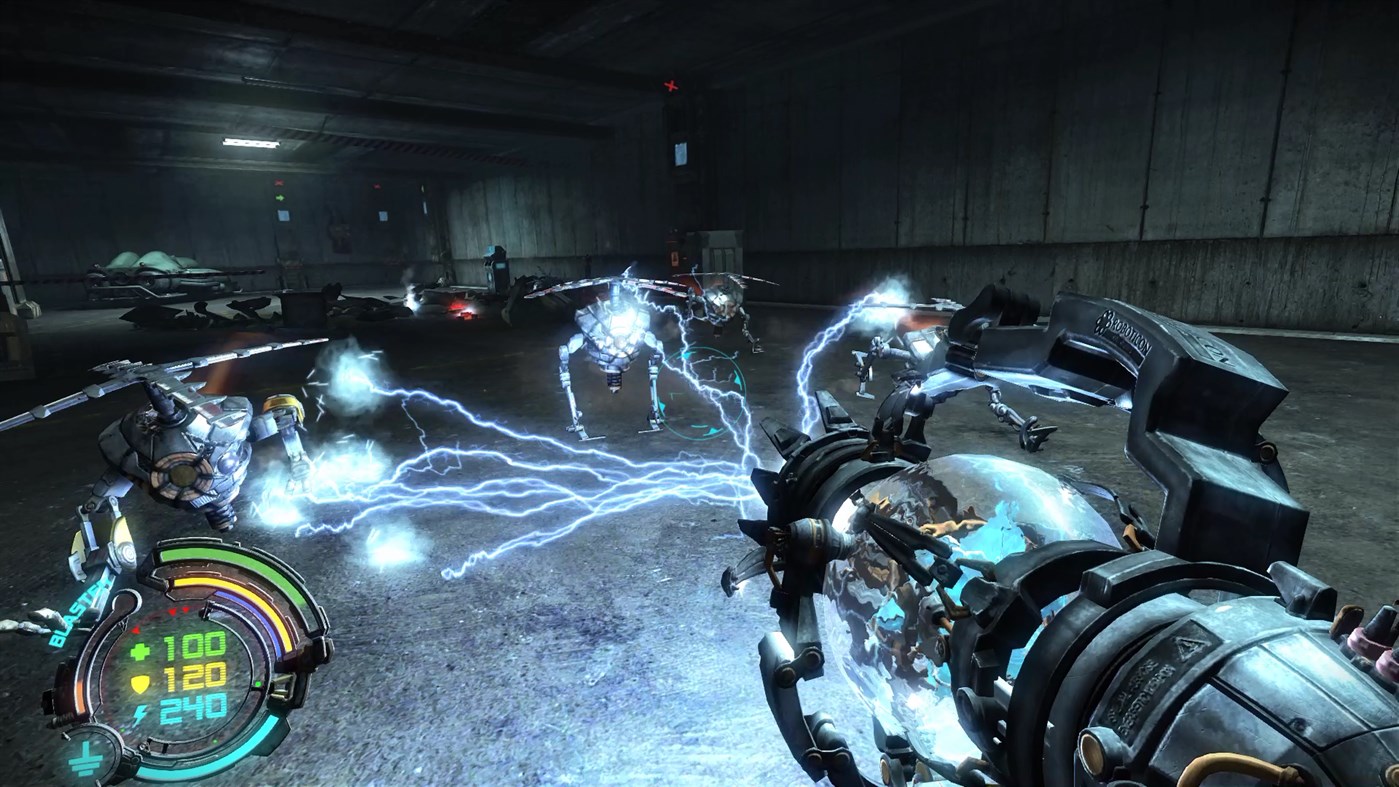Select the cyan targeting reticle circle

702,390
